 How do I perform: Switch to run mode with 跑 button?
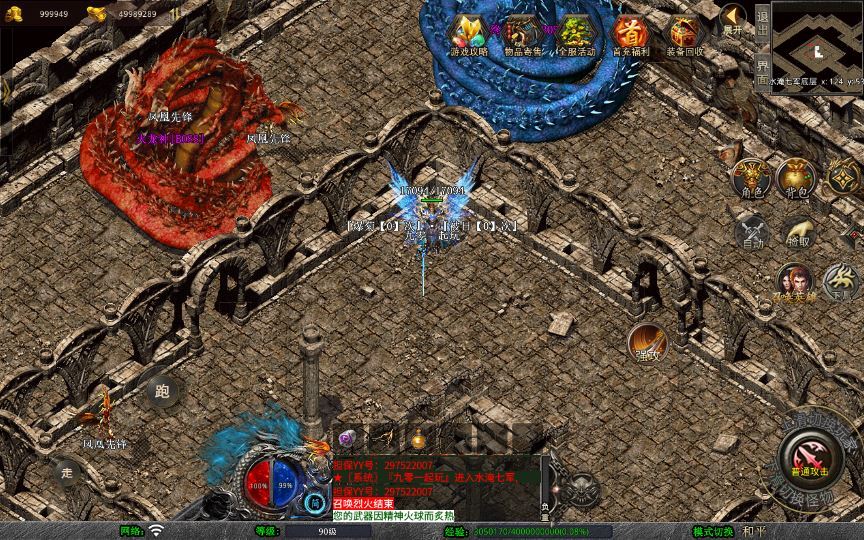coord(161,391)
